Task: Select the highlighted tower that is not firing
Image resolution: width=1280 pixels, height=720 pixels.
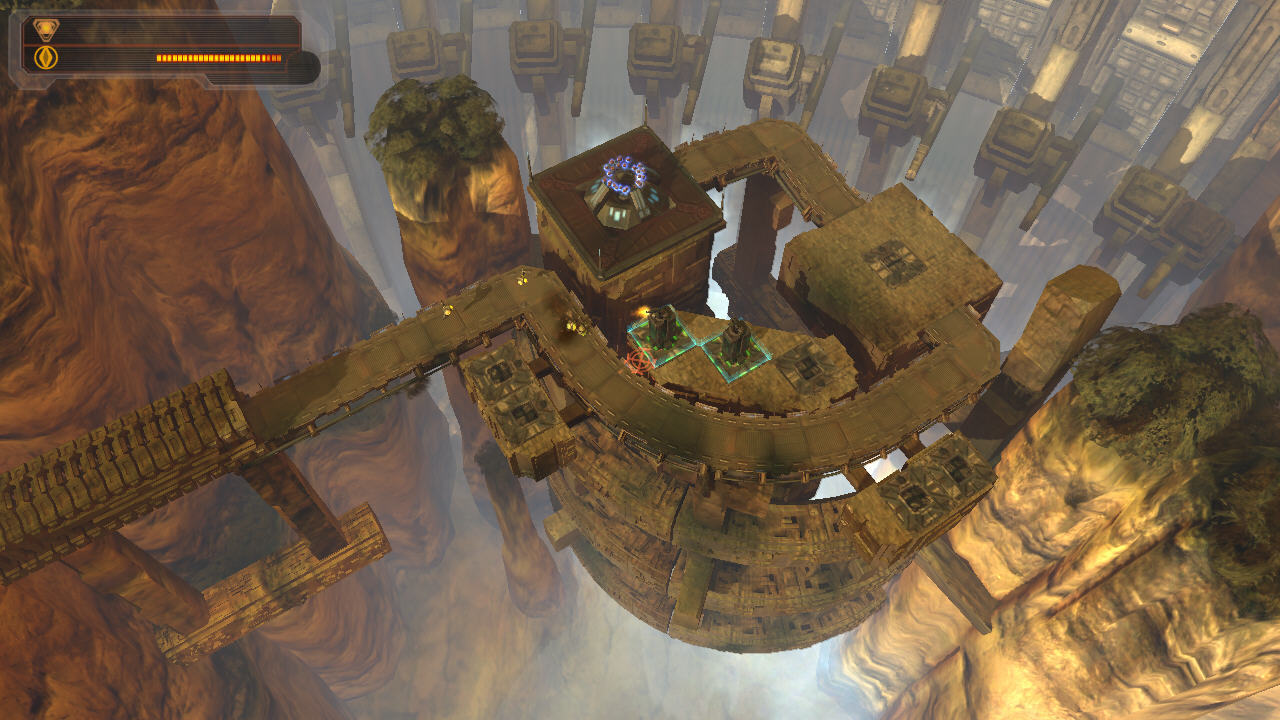Action: click(737, 343)
